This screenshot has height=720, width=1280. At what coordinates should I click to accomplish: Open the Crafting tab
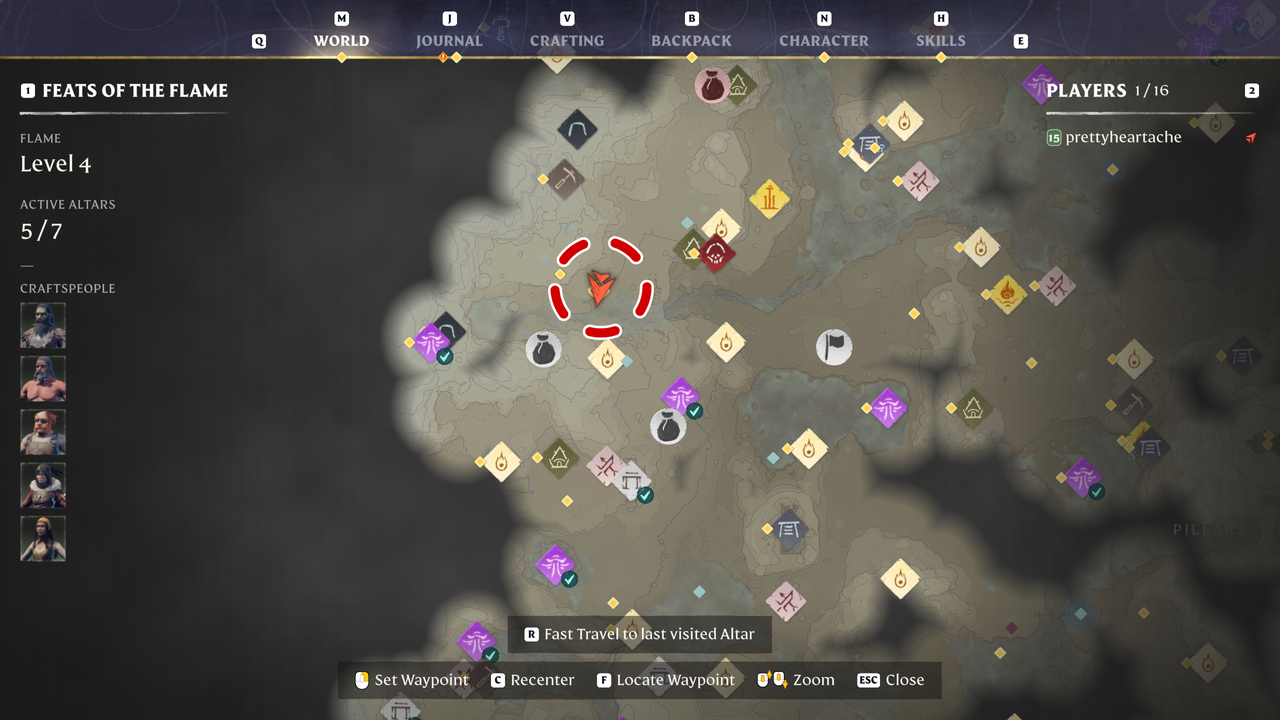pyautogui.click(x=567, y=41)
